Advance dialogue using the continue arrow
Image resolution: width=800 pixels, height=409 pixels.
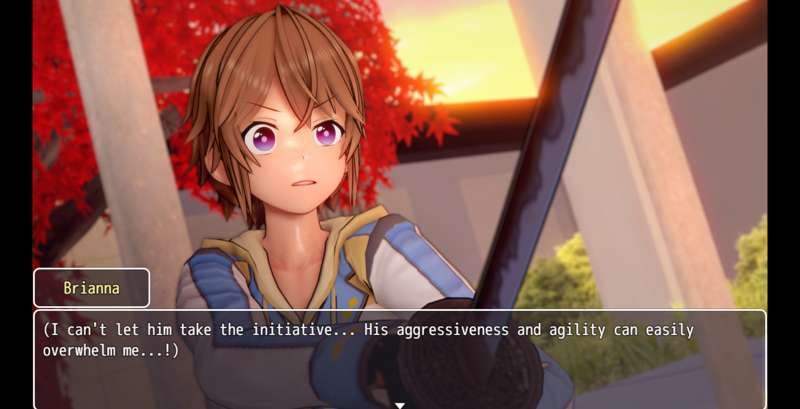400,404
